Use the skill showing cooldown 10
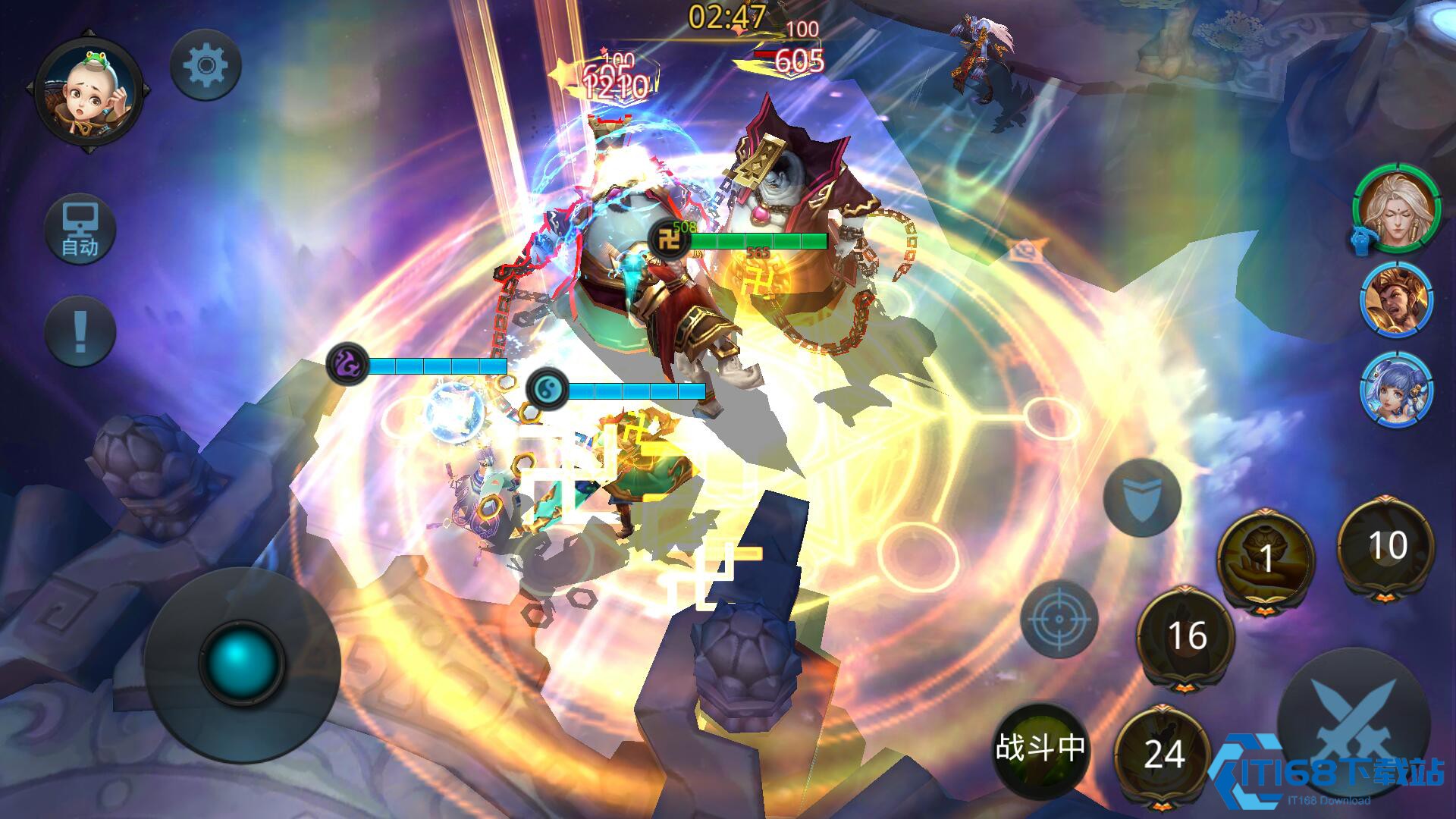1456x819 pixels. (1386, 546)
